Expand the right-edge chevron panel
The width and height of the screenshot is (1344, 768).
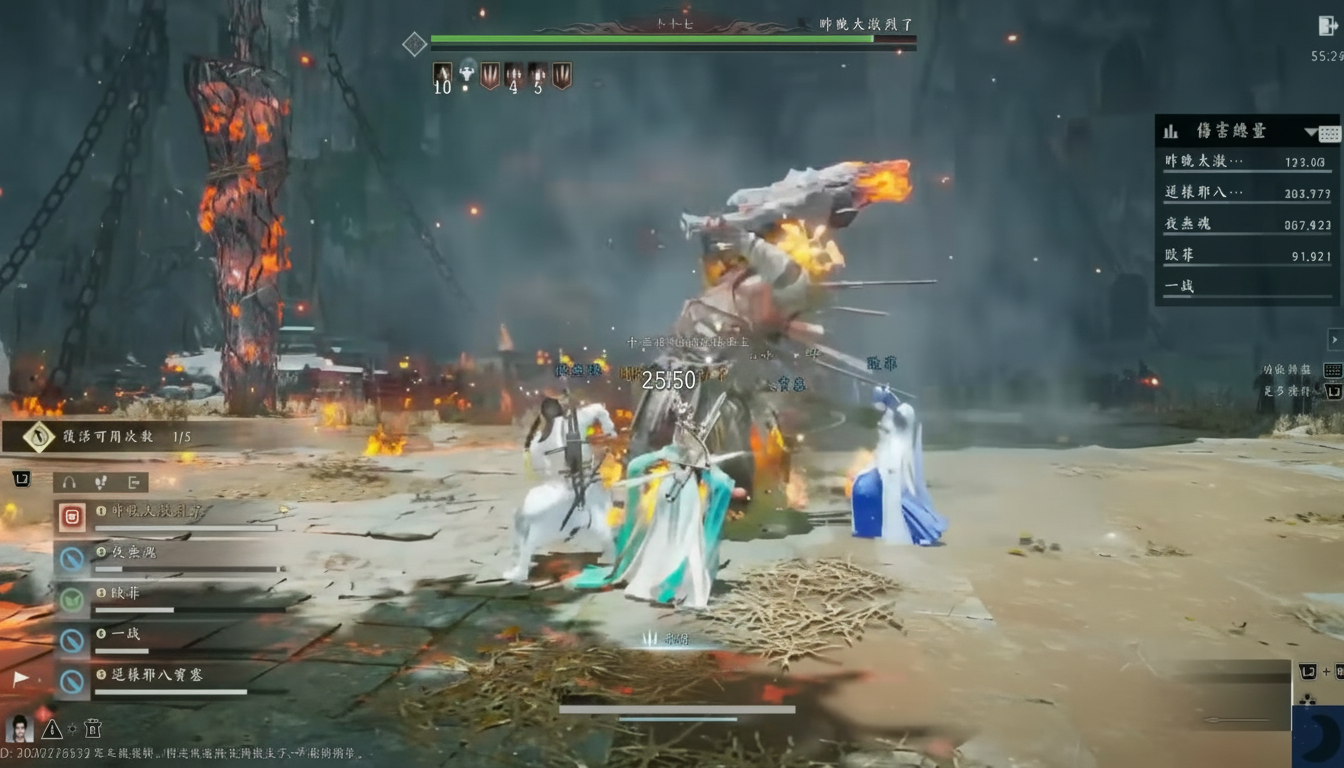point(1334,339)
